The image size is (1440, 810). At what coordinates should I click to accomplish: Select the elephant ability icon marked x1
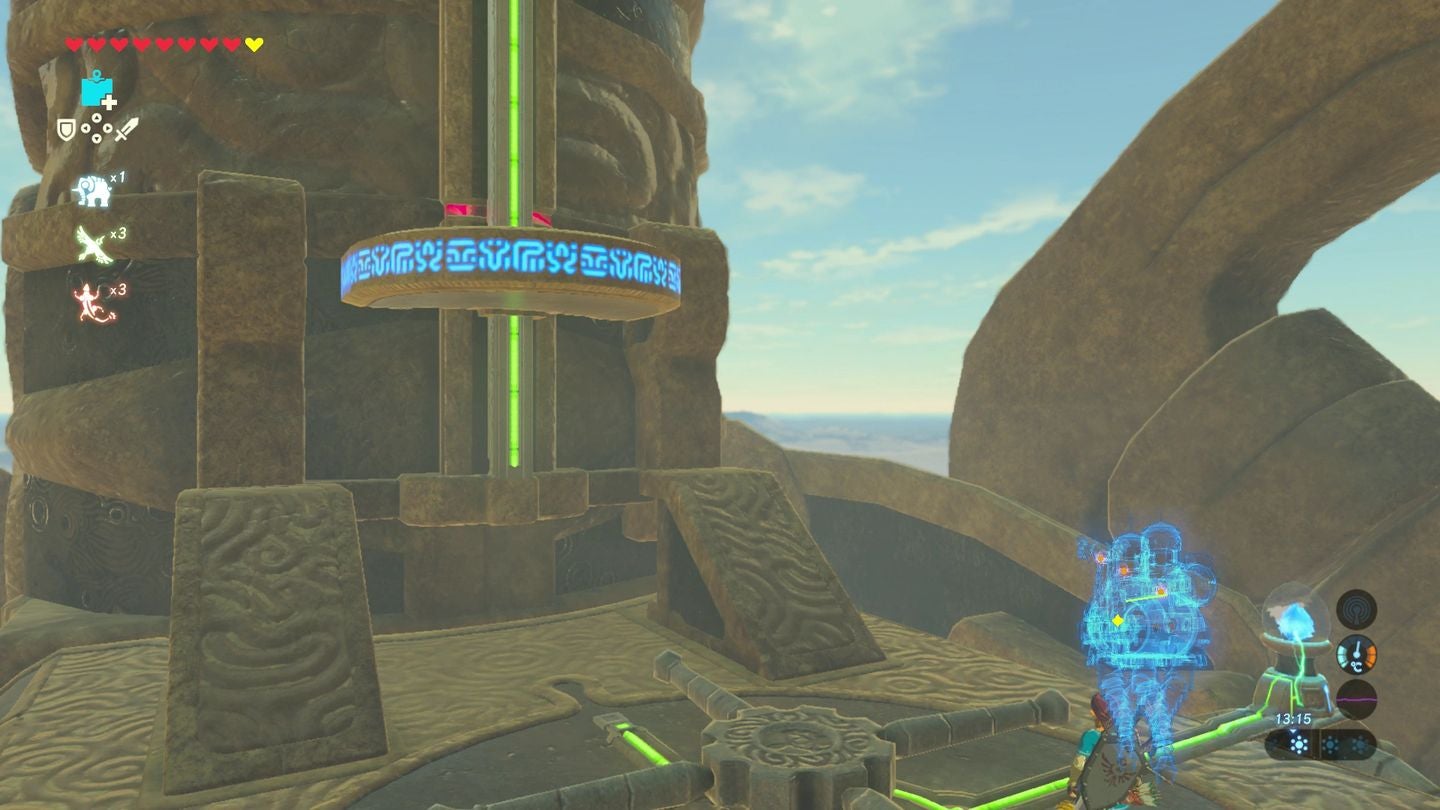pyautogui.click(x=92, y=190)
